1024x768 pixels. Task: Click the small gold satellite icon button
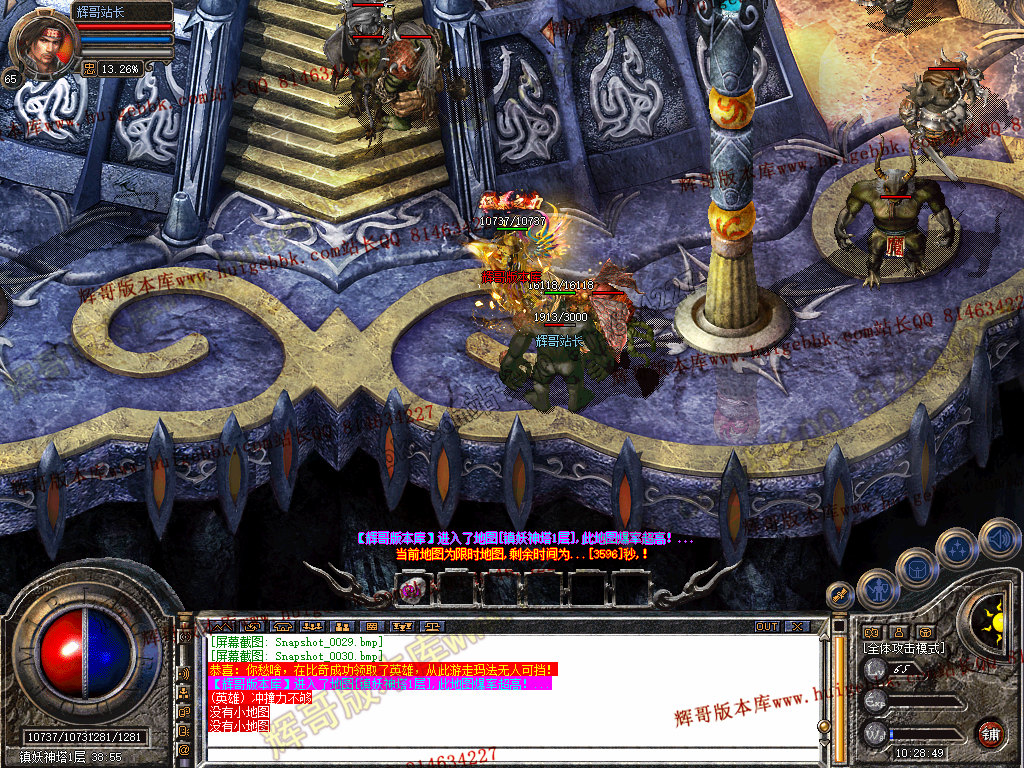point(842,594)
